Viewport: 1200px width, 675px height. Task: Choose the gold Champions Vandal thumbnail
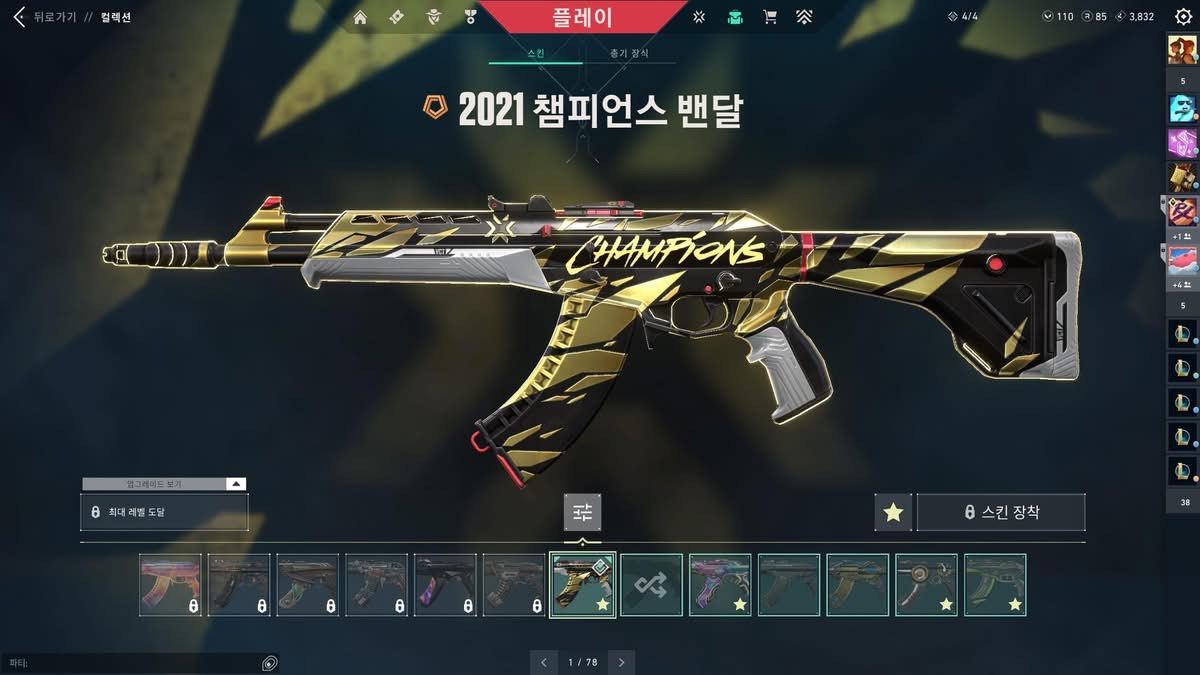point(582,585)
